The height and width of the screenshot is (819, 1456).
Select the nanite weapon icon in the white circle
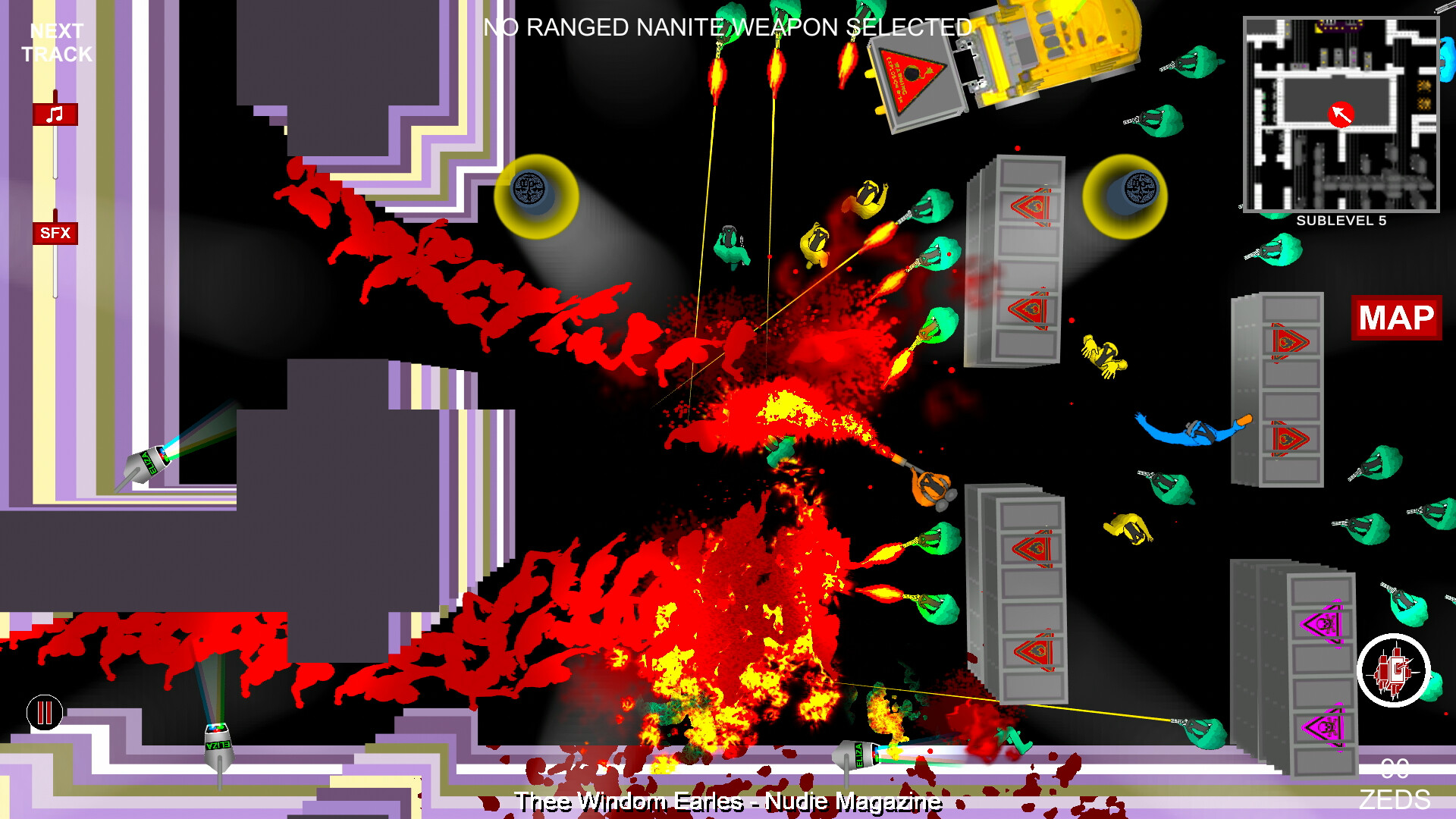point(1394,669)
